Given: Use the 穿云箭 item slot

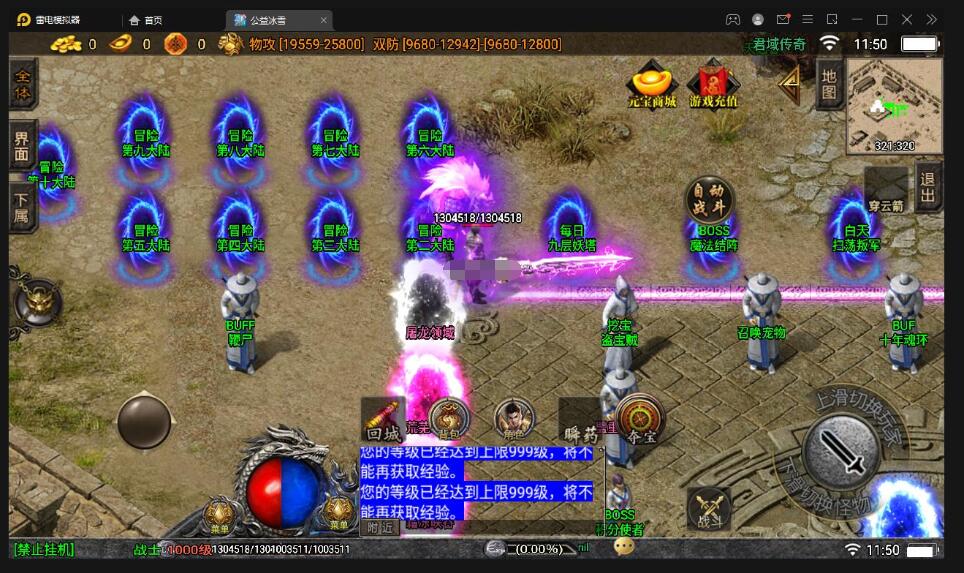Looking at the screenshot, I should tap(885, 190).
